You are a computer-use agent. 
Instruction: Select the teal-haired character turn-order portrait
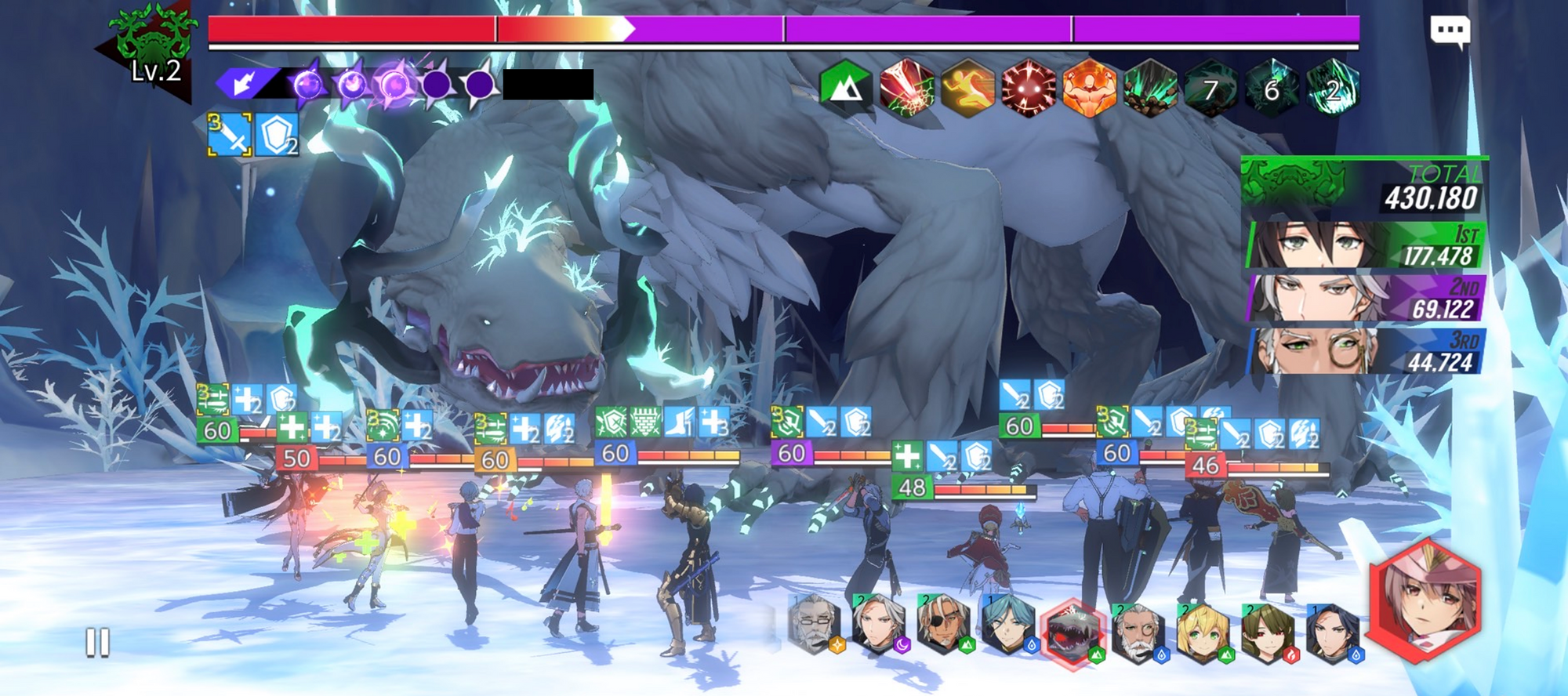1008,625
